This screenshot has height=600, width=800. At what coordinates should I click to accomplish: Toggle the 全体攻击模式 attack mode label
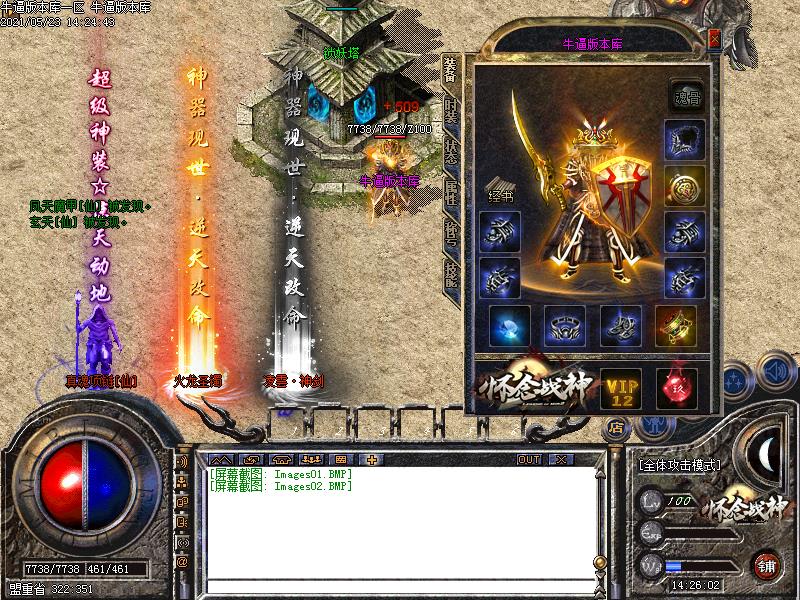(679, 465)
